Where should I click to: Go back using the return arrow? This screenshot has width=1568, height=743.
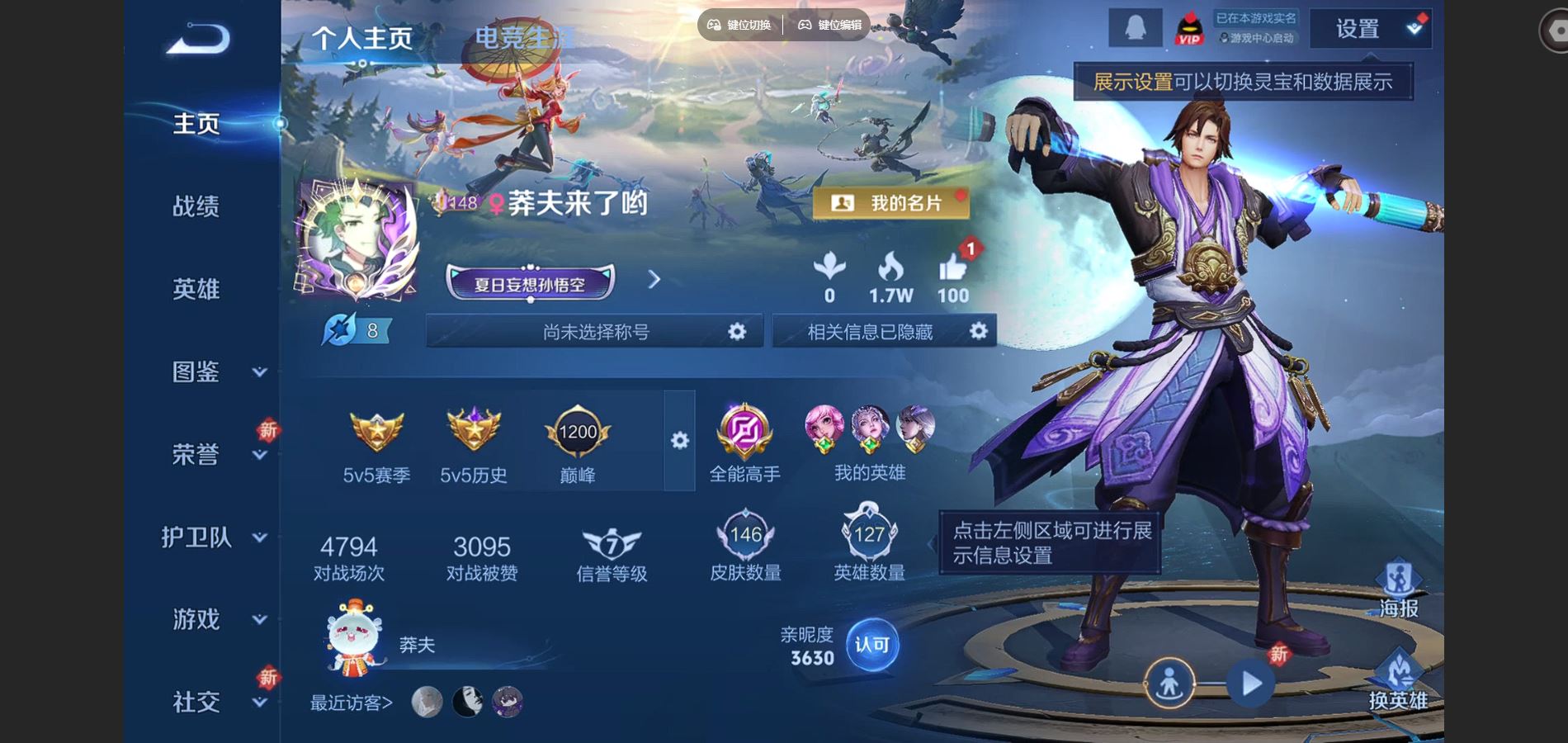click(197, 38)
